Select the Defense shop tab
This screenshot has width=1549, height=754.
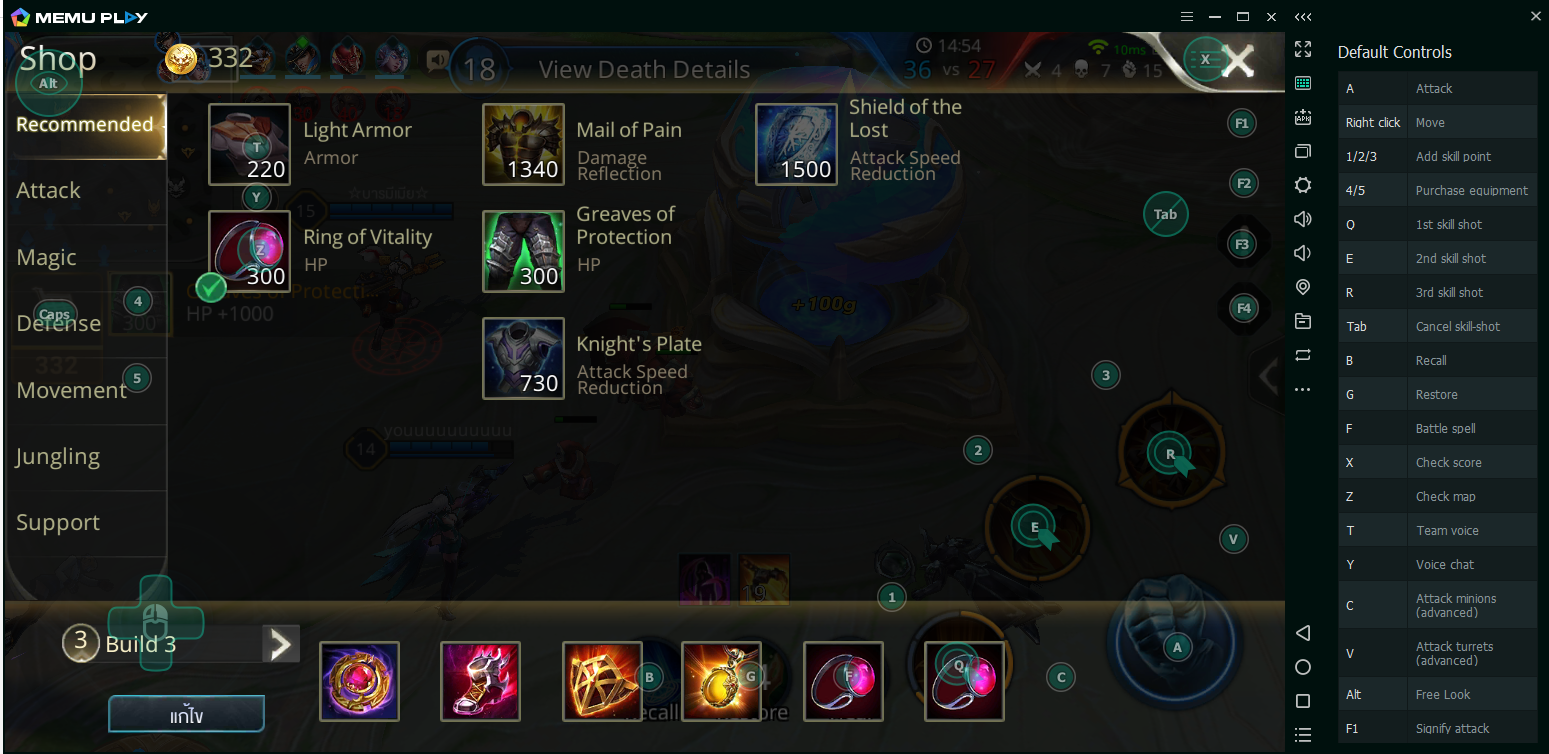tap(59, 323)
